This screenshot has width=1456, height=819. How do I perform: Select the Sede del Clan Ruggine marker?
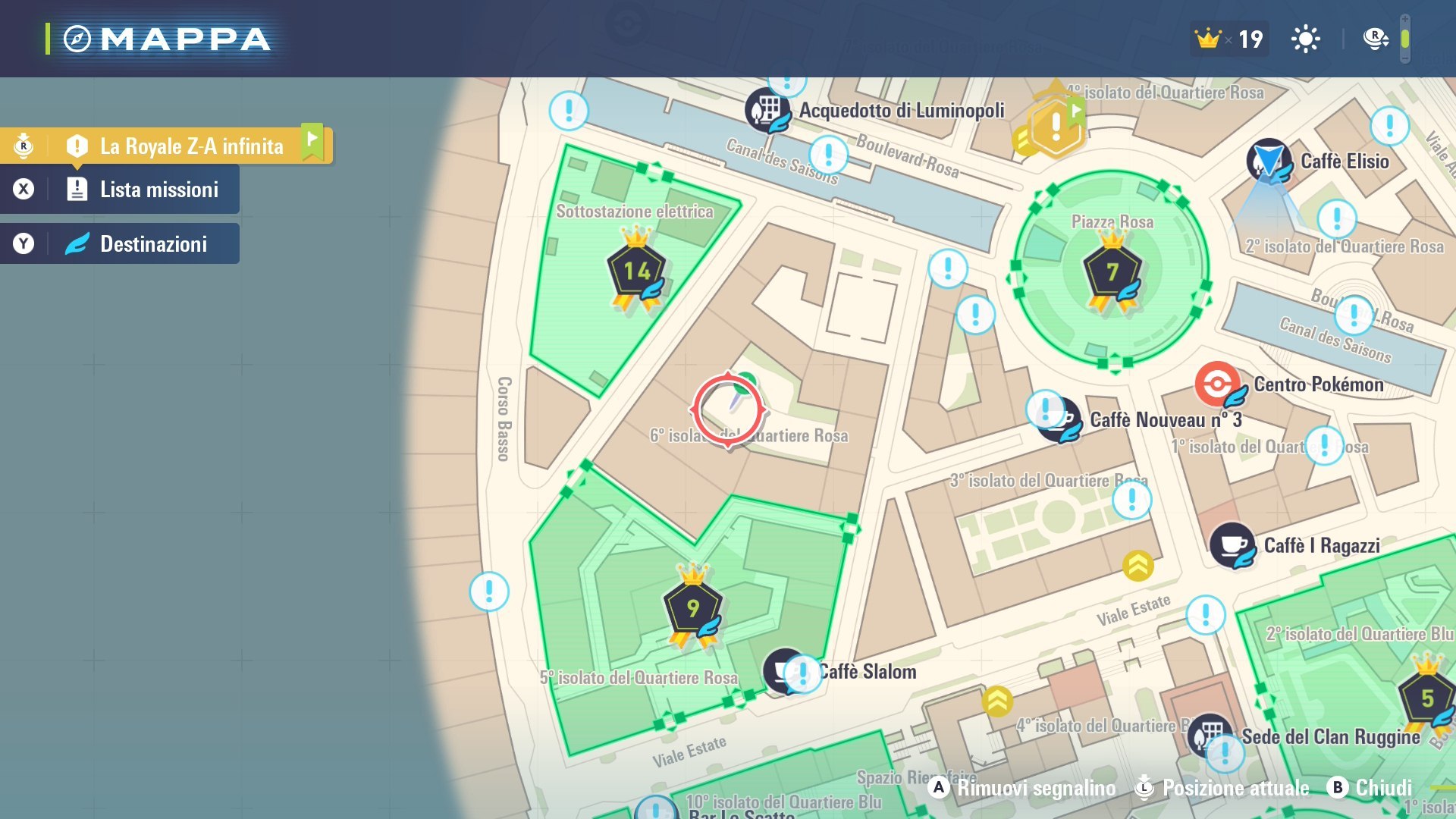coord(1210,734)
